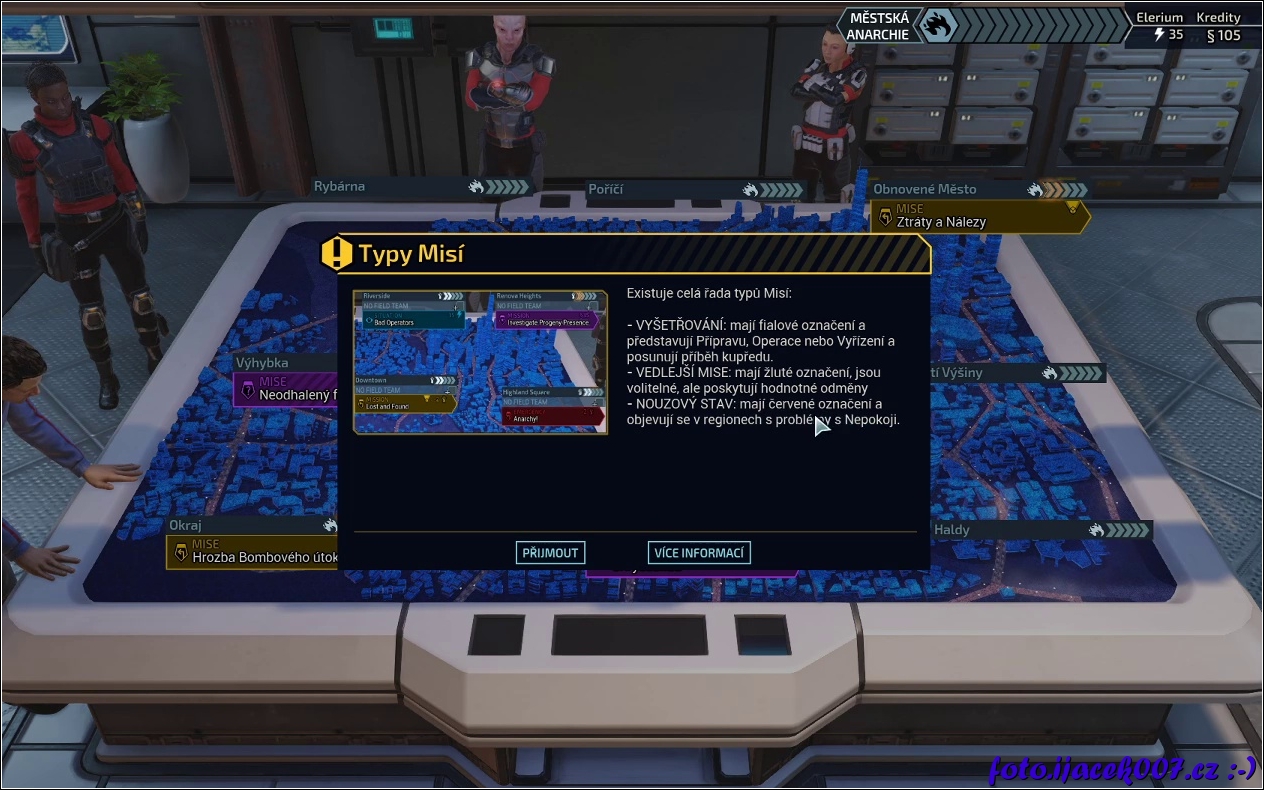
Task: Accept the mission types tutorial with PŘIJMOUT
Action: click(550, 553)
